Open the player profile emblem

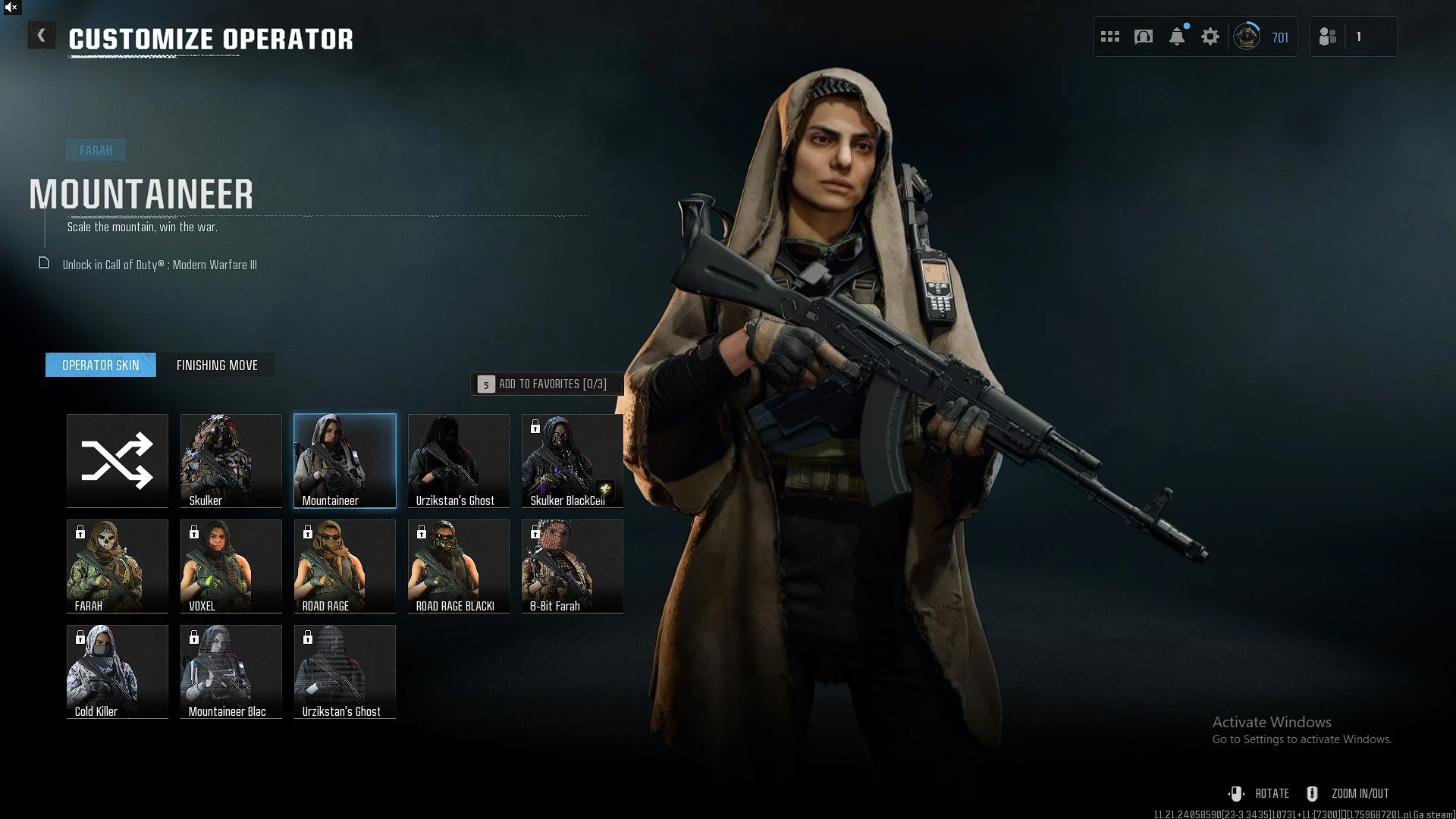pyautogui.click(x=1247, y=36)
